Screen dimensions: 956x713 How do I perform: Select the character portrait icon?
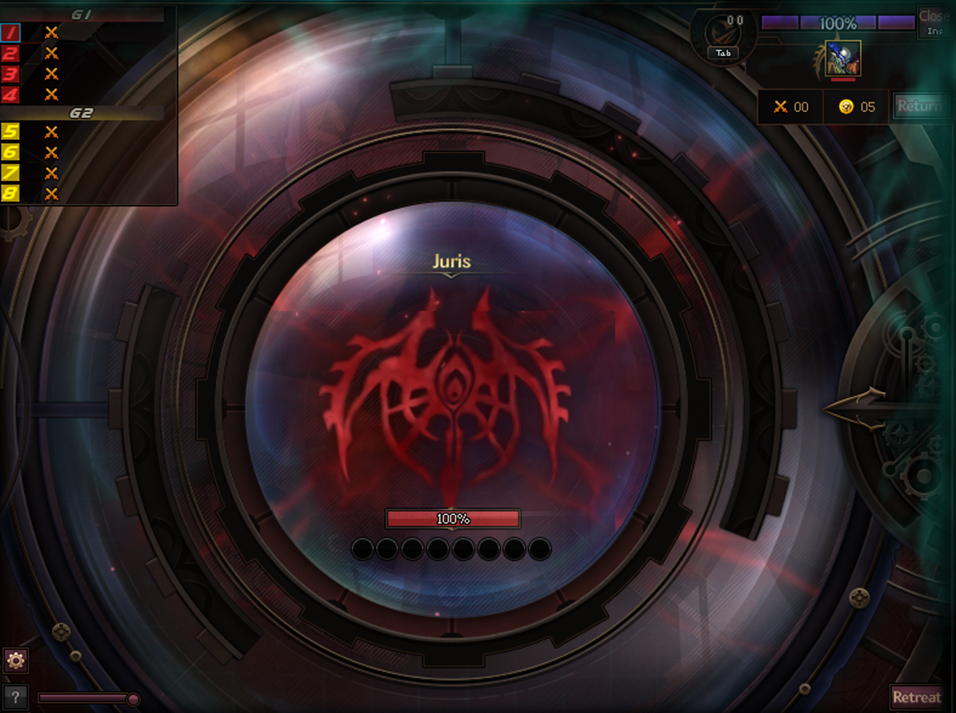(842, 59)
